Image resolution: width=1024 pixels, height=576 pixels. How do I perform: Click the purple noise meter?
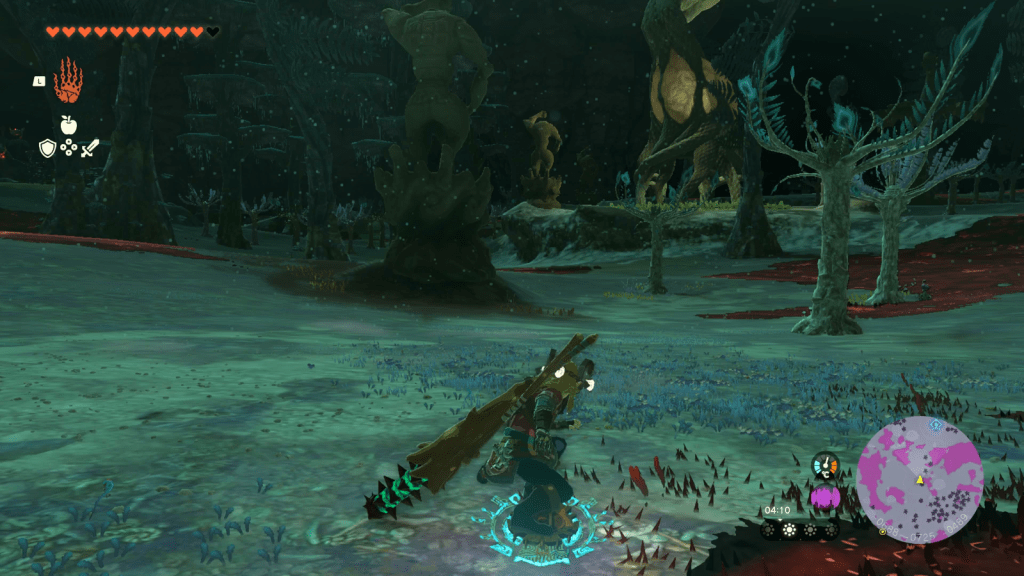(824, 496)
